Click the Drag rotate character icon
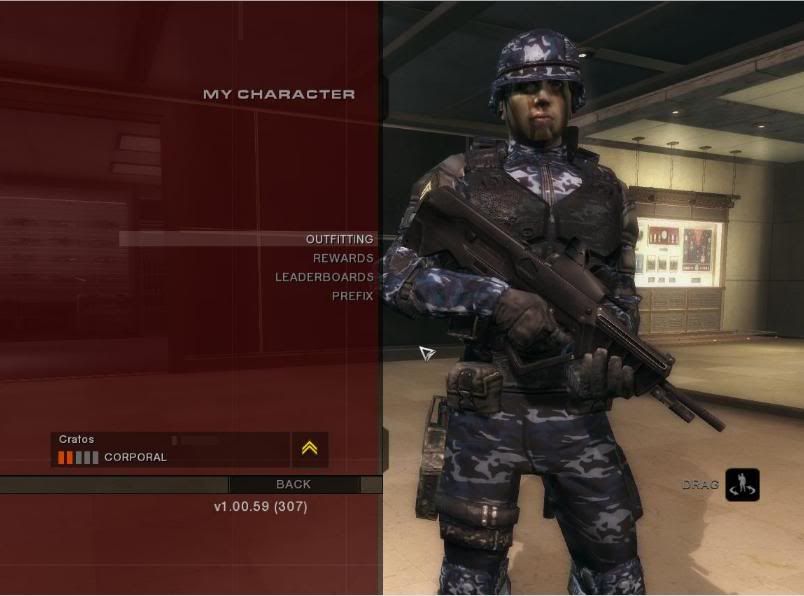The width and height of the screenshot is (804, 596). point(742,485)
